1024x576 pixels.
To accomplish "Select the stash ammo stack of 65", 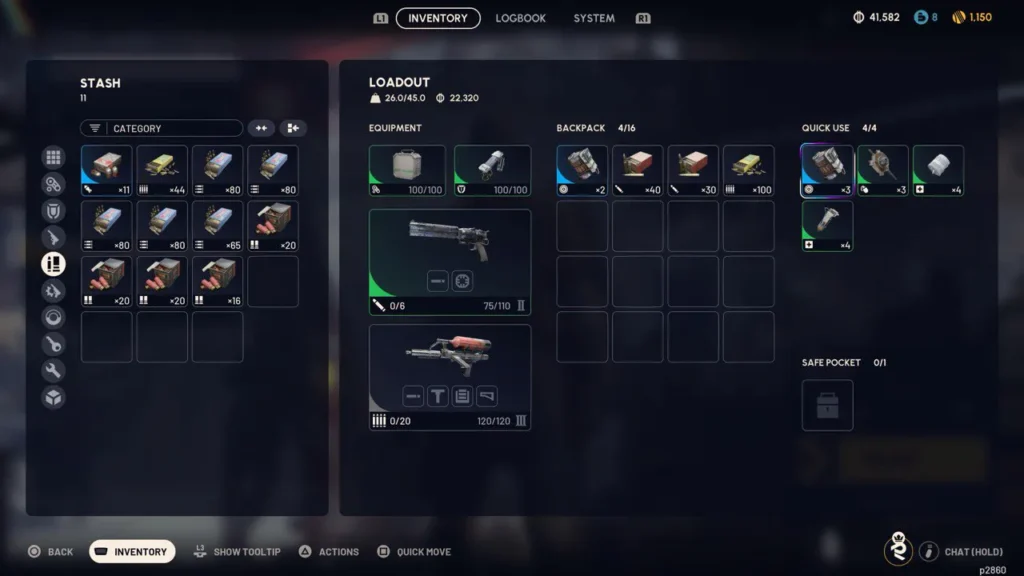I will (x=217, y=226).
